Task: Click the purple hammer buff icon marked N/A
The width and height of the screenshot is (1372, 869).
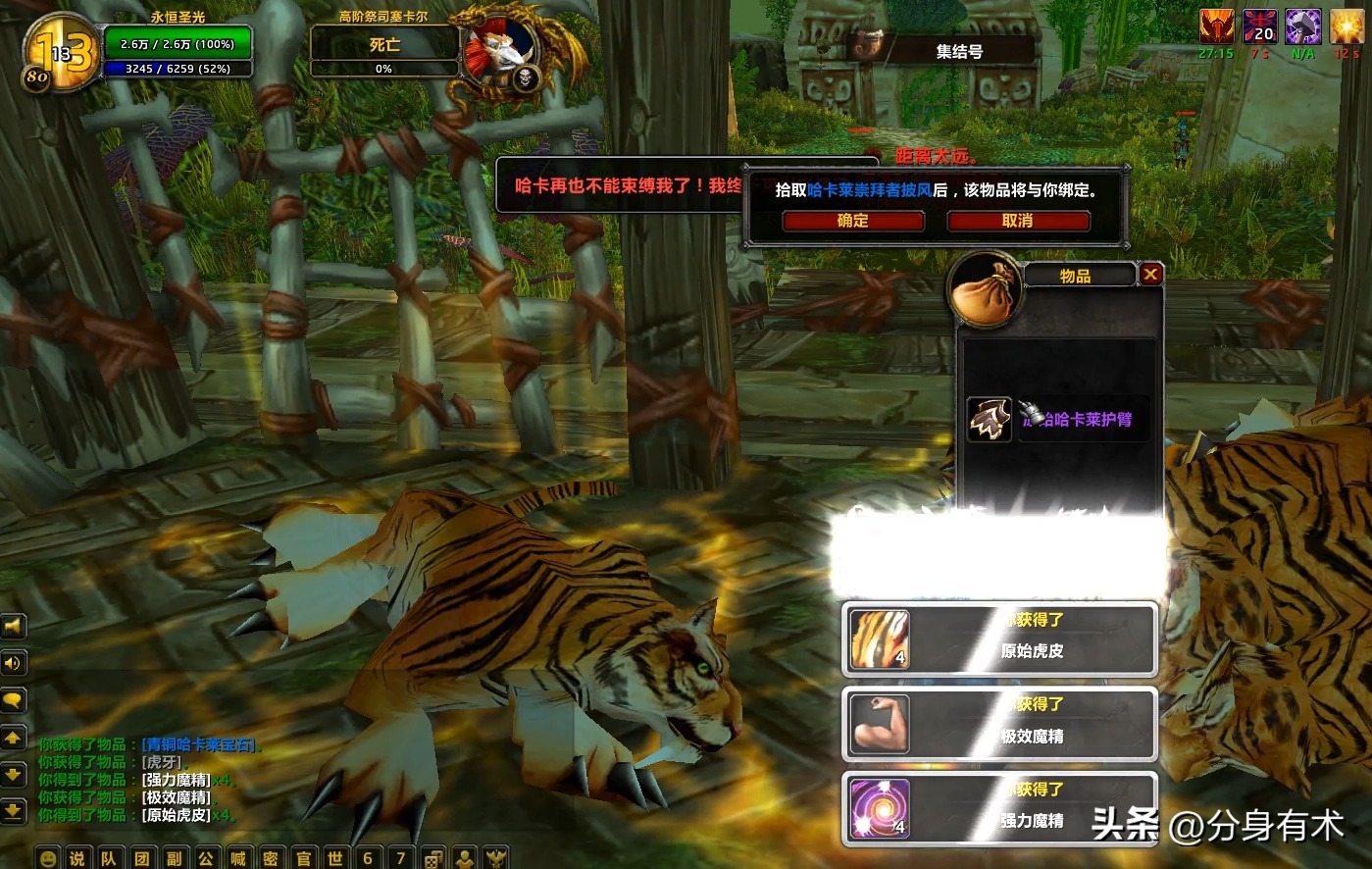Action: (x=1302, y=27)
